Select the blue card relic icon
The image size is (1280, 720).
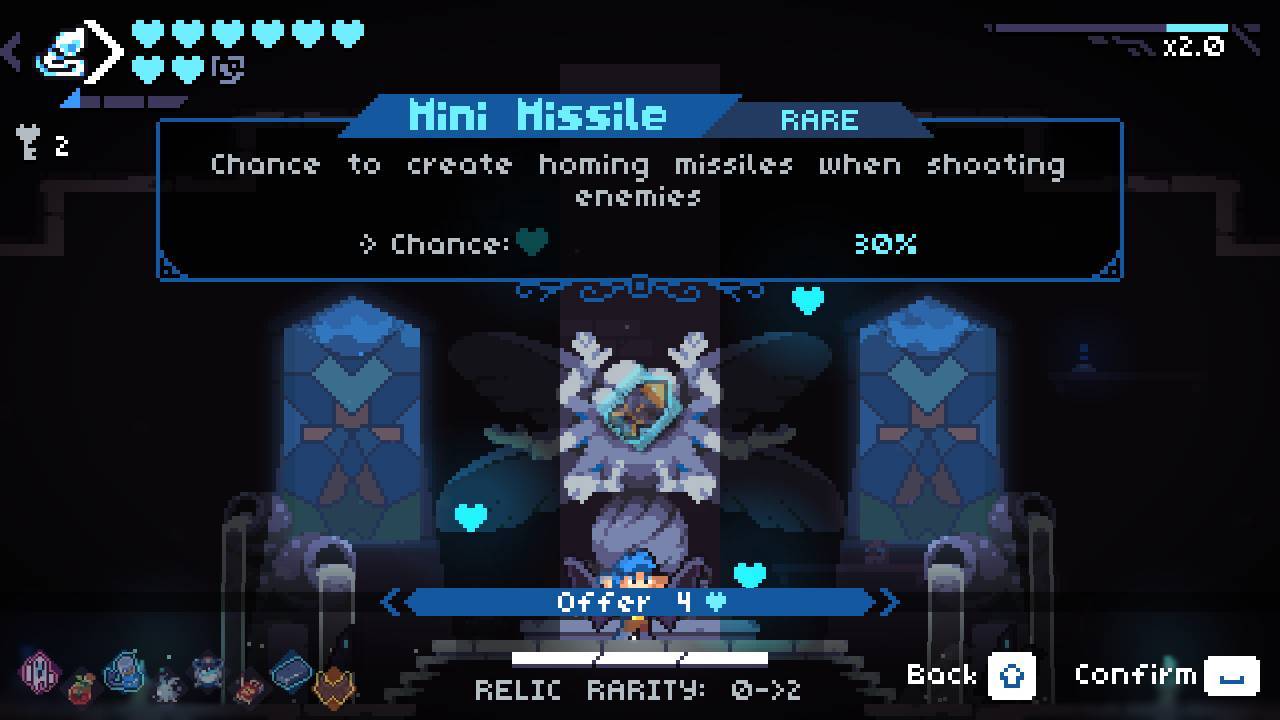click(291, 671)
